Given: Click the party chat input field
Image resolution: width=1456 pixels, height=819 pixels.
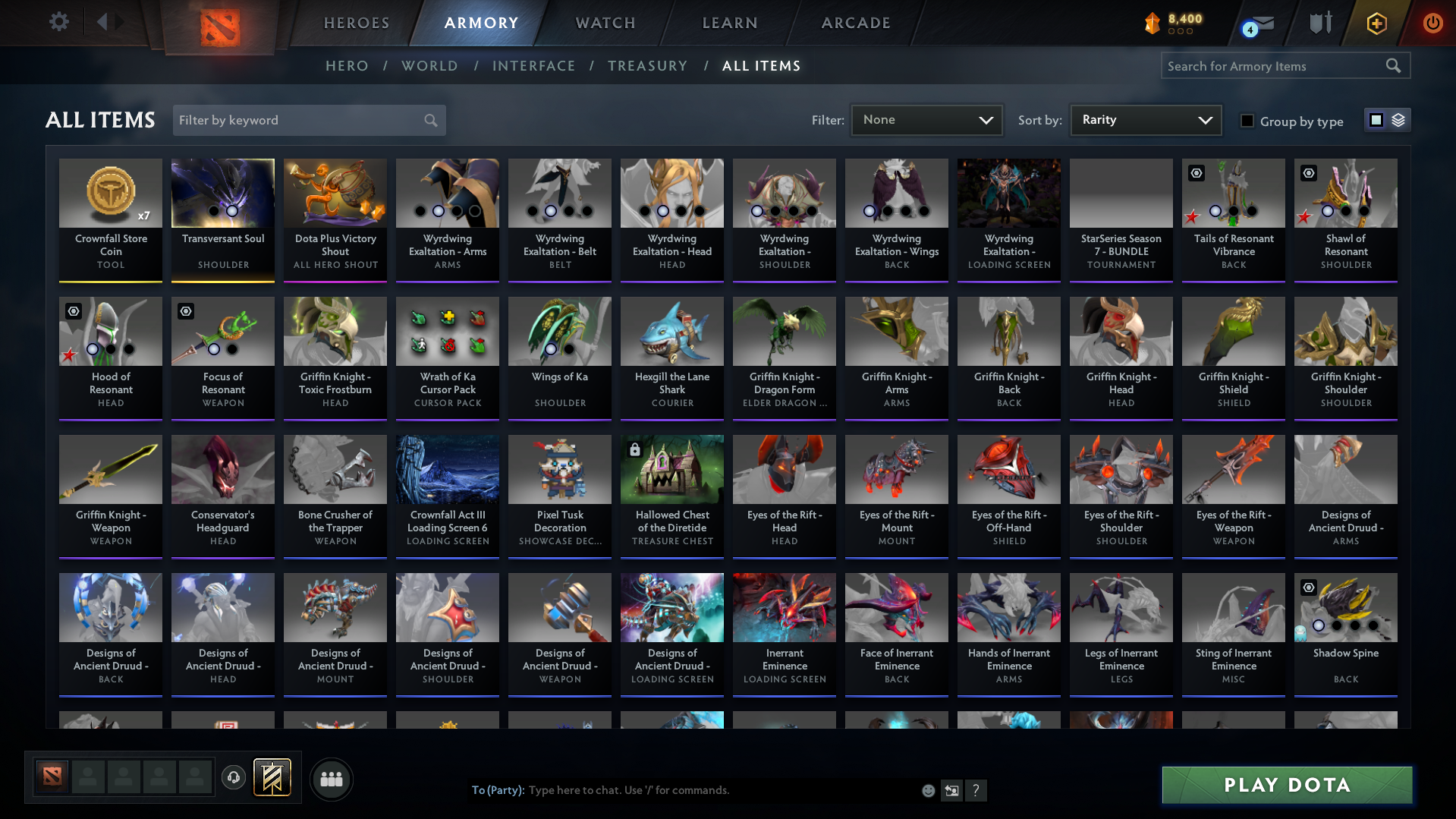Looking at the screenshot, I should coord(683,790).
